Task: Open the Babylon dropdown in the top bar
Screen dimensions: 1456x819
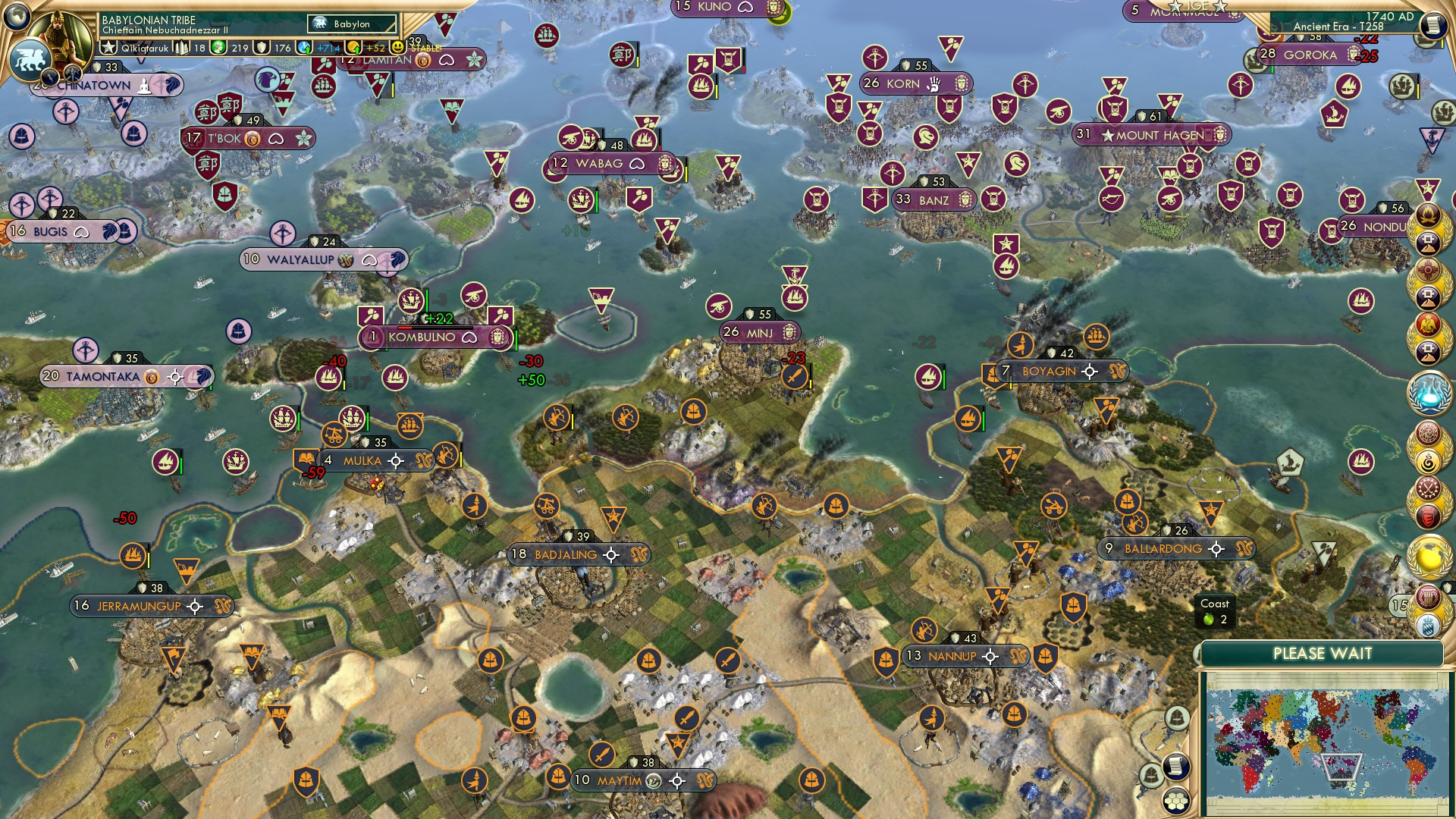Action: [351, 24]
